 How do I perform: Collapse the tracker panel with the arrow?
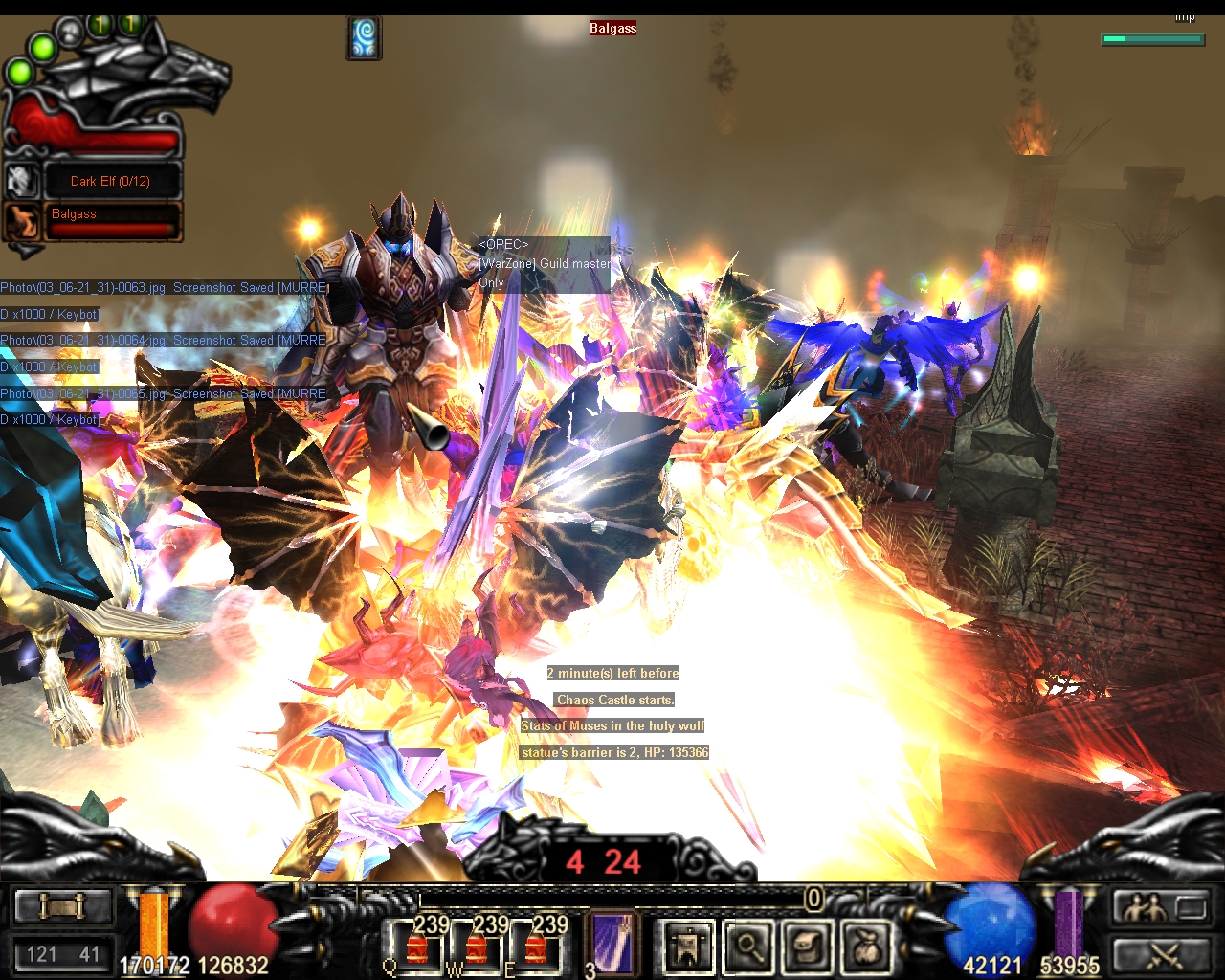point(26,251)
